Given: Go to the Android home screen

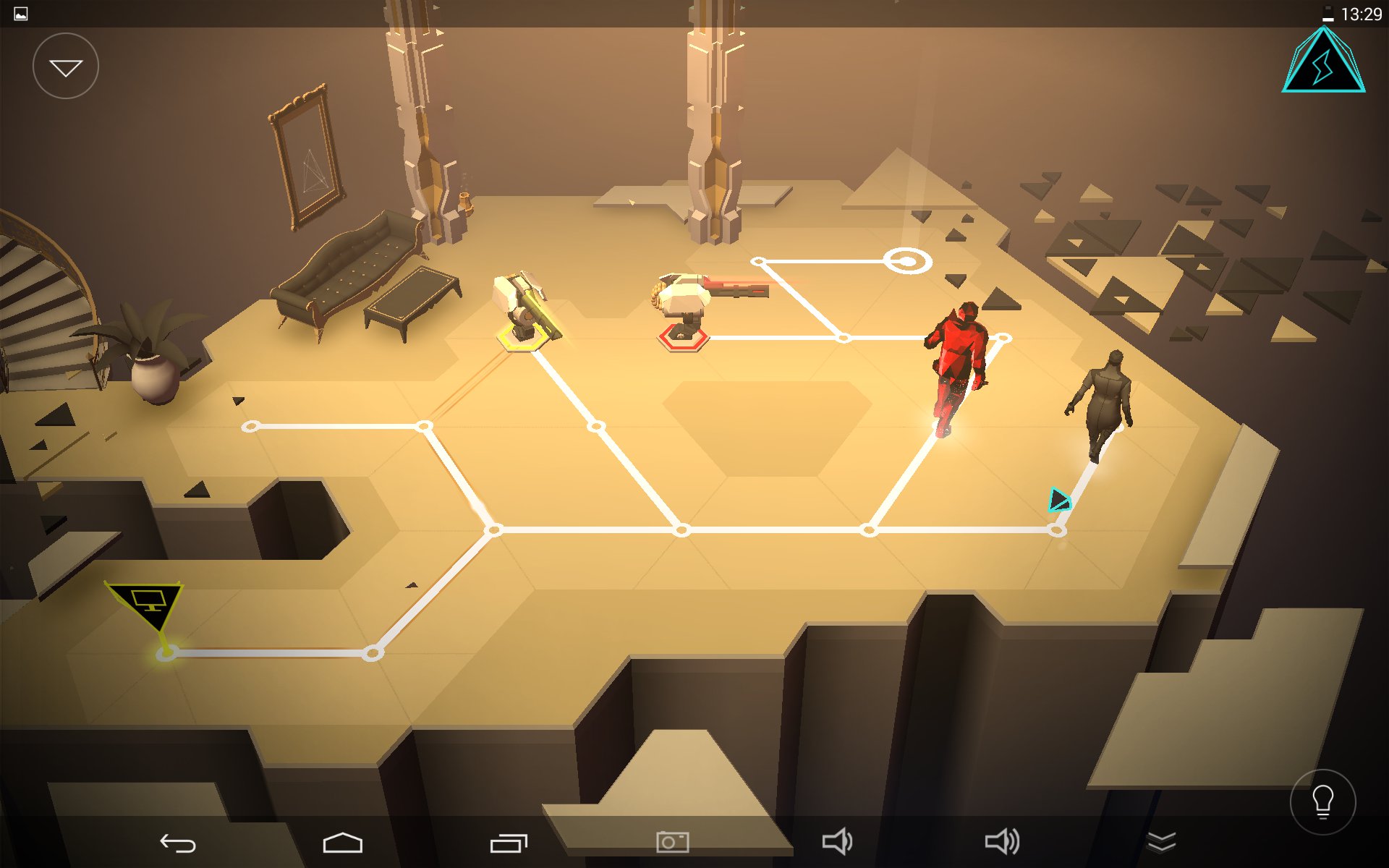Looking at the screenshot, I should (x=342, y=843).
